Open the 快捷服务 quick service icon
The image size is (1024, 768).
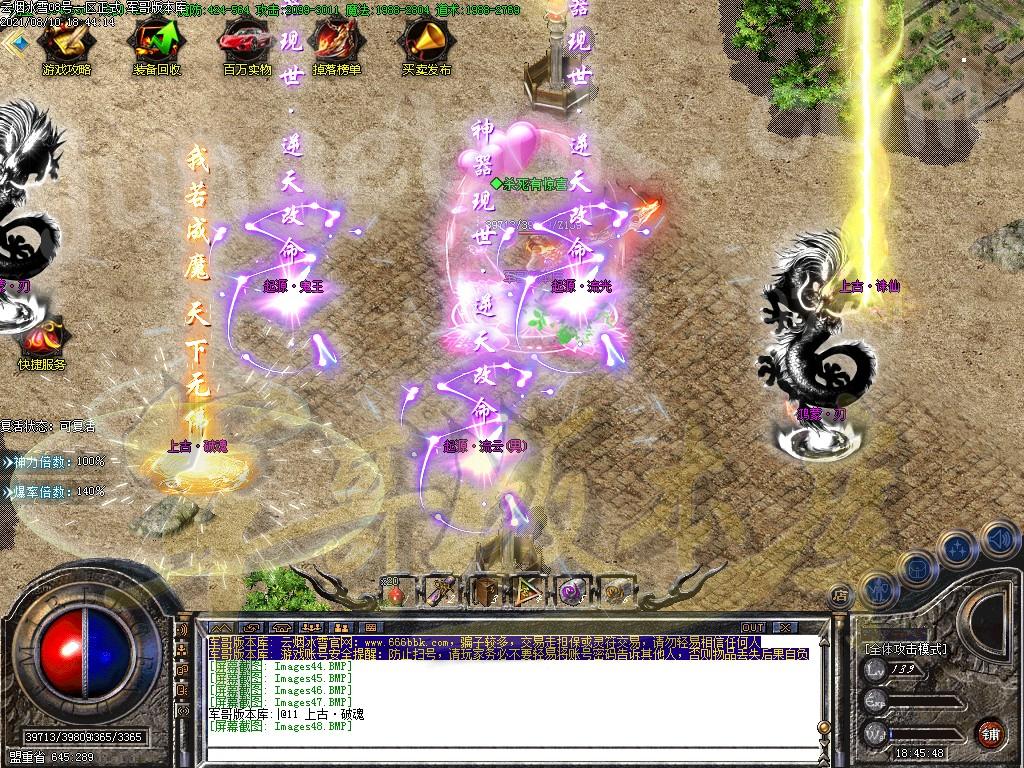[41, 340]
